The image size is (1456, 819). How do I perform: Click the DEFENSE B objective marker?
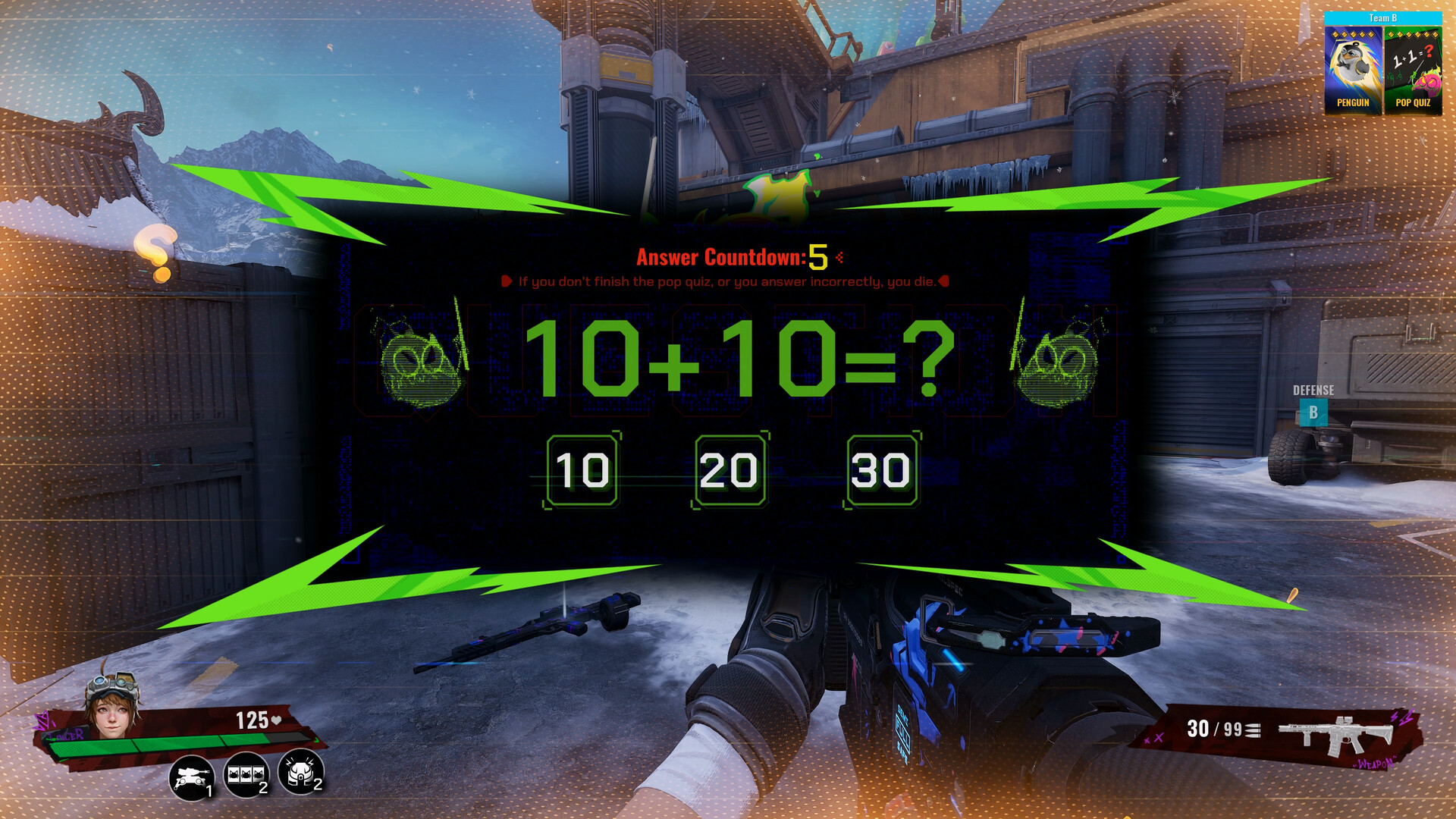[1312, 402]
